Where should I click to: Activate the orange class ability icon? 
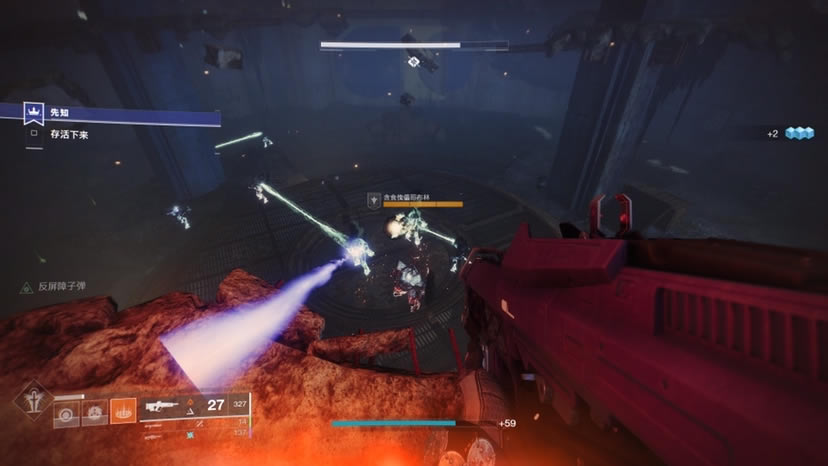123,410
